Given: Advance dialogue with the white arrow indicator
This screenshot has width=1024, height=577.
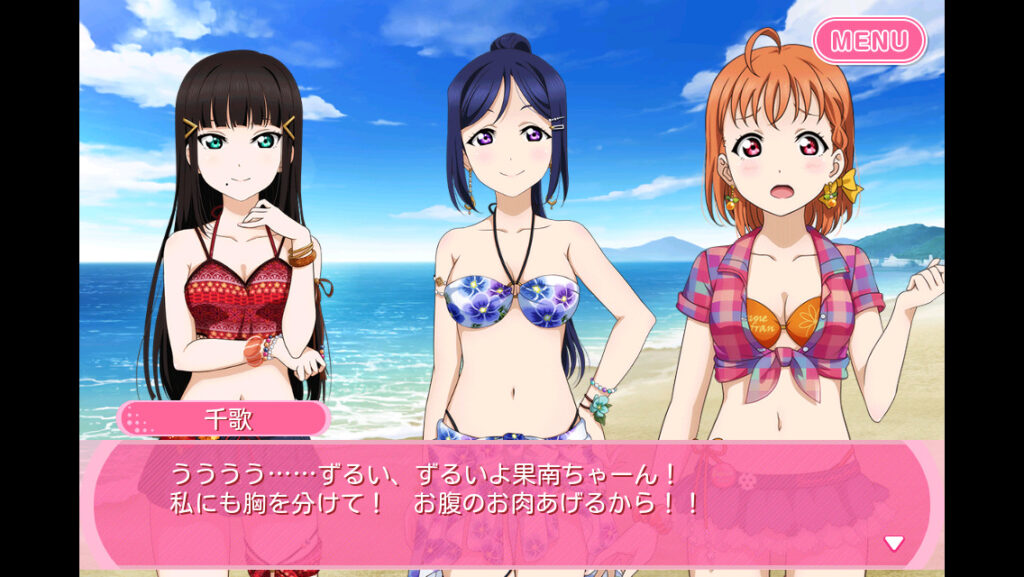Looking at the screenshot, I should [x=893, y=543].
